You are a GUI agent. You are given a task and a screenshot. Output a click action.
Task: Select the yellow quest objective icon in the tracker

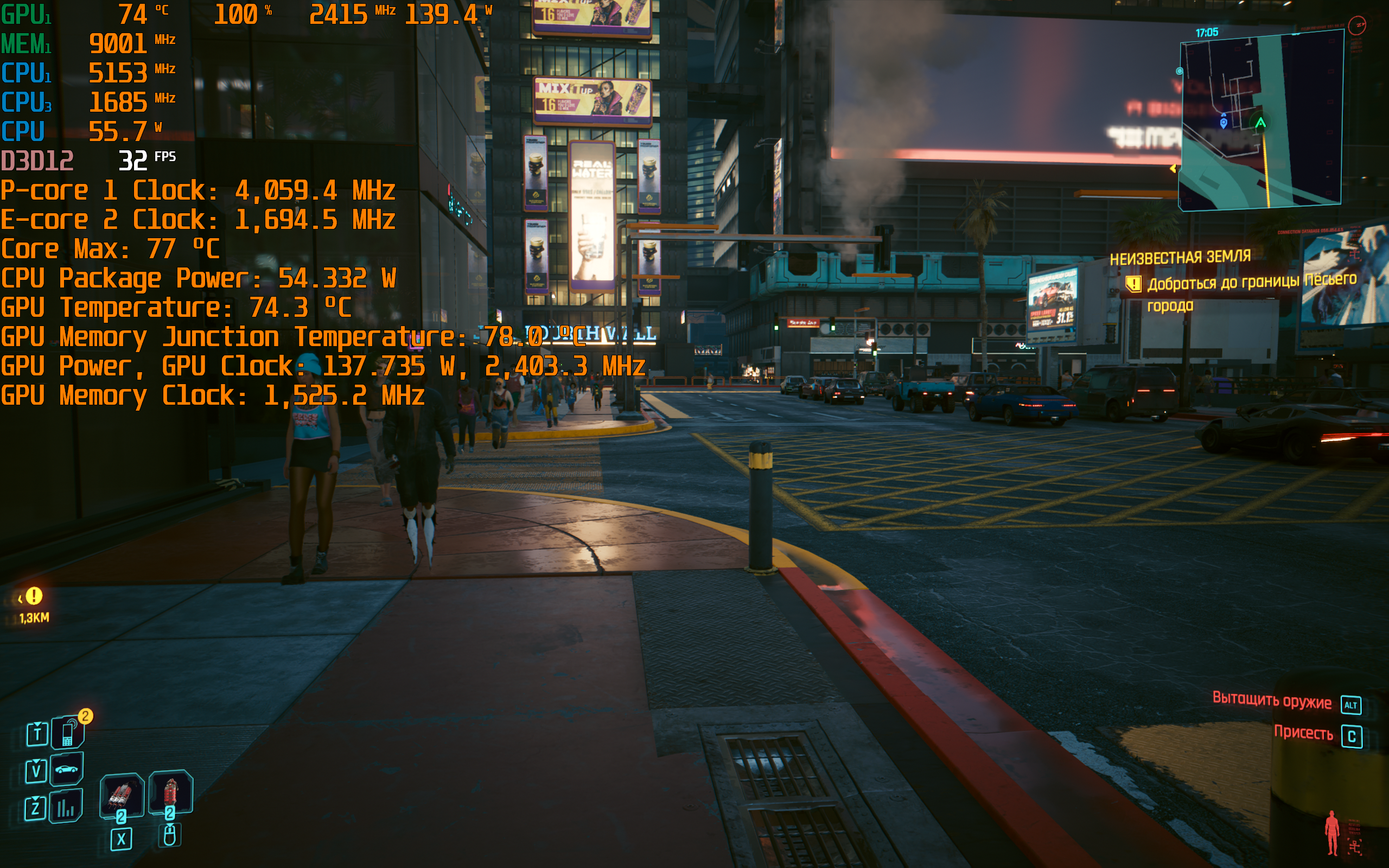[x=1133, y=284]
